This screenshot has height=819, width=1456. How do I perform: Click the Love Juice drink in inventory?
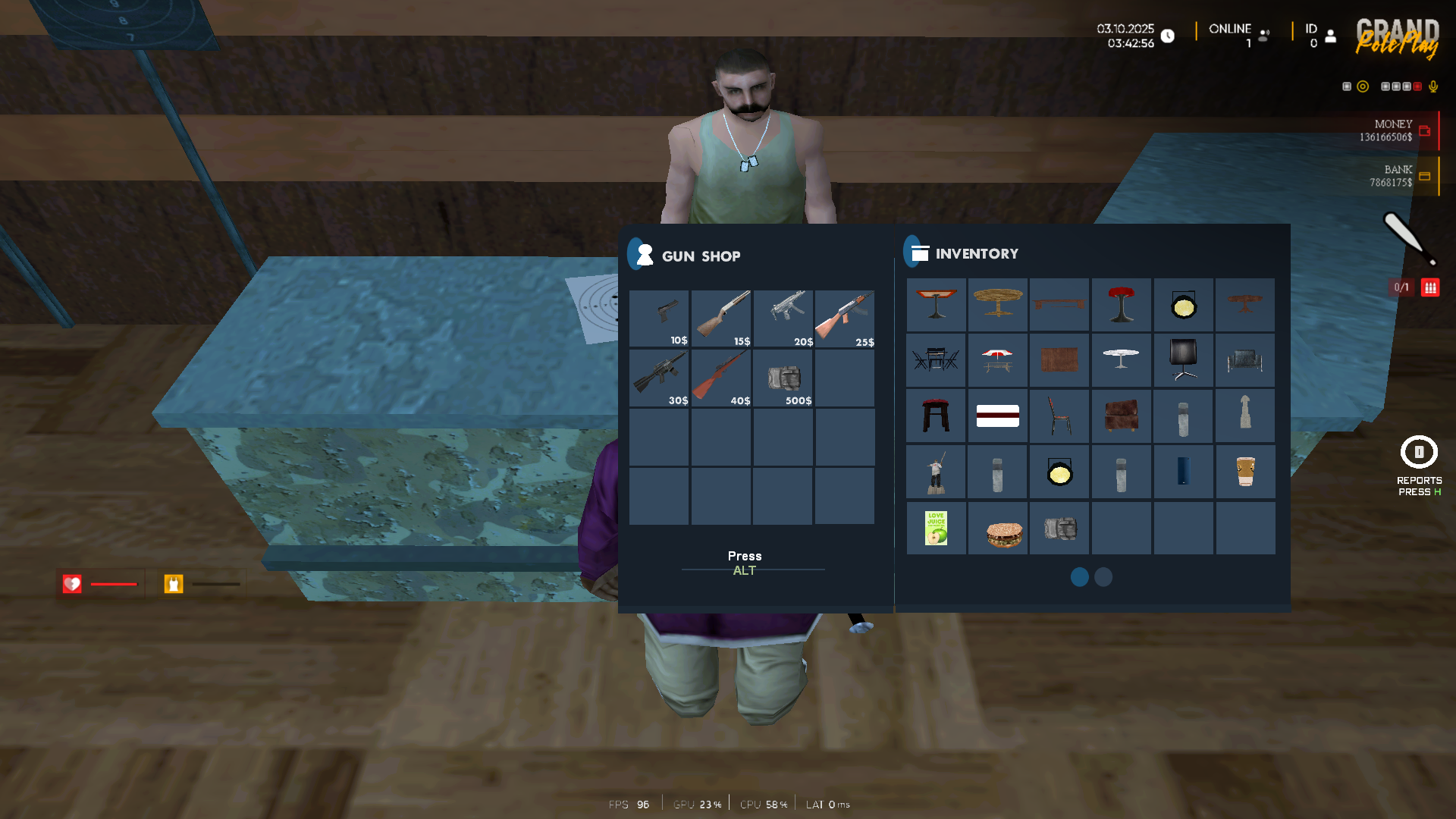936,527
